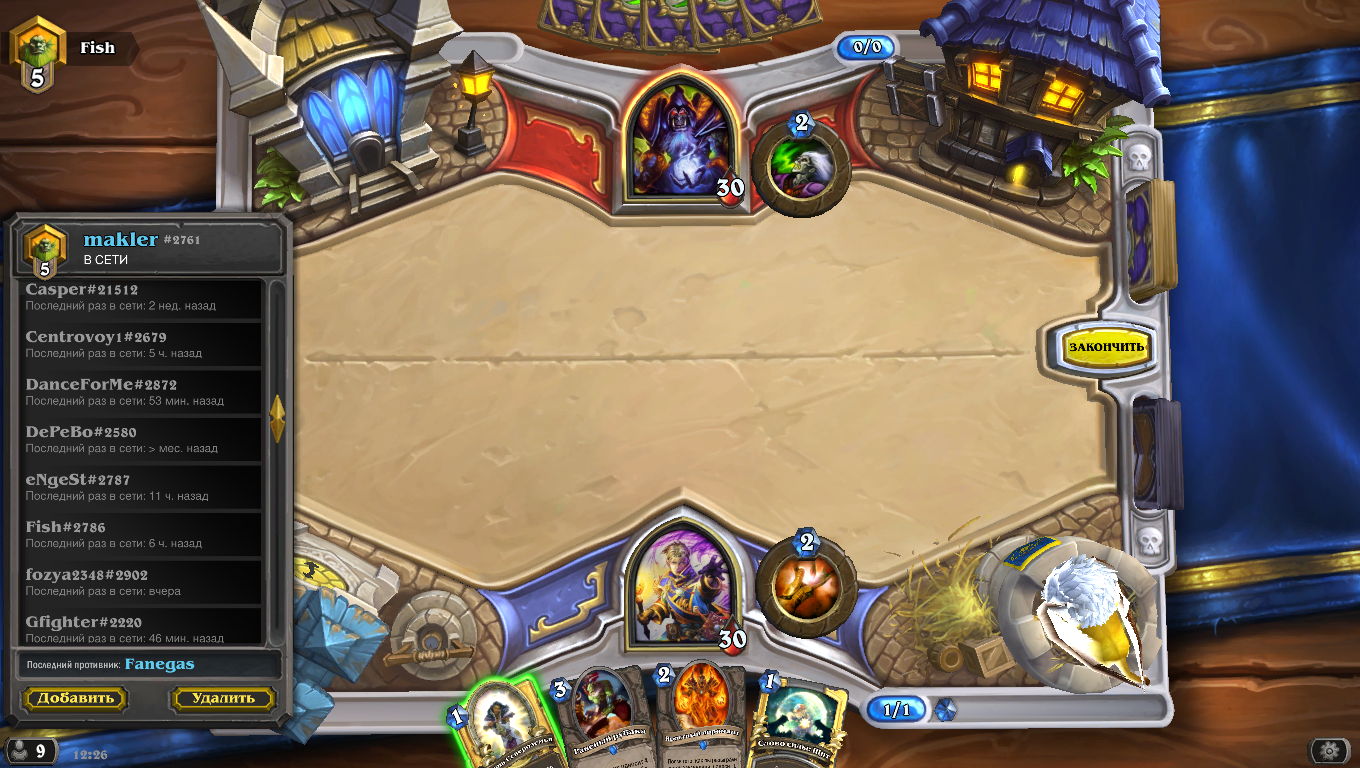Click the Добавить friend button
This screenshot has width=1360, height=768.
pos(75,698)
